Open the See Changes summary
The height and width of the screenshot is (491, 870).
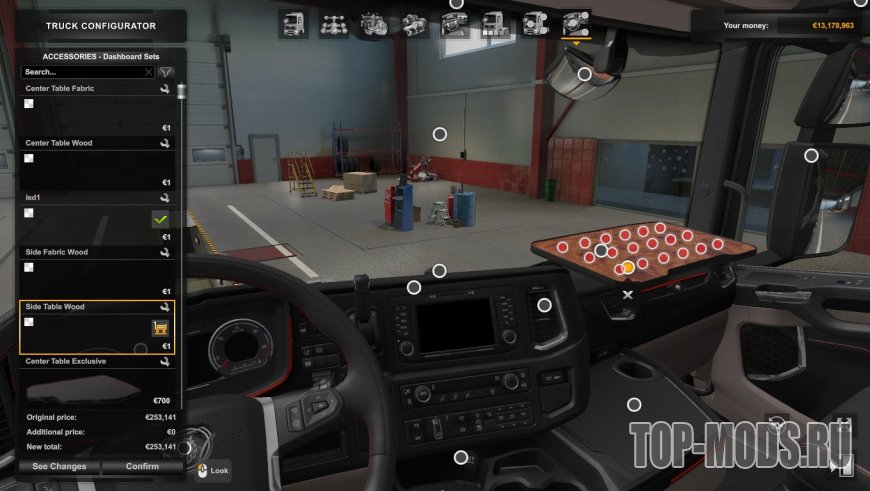(59, 466)
